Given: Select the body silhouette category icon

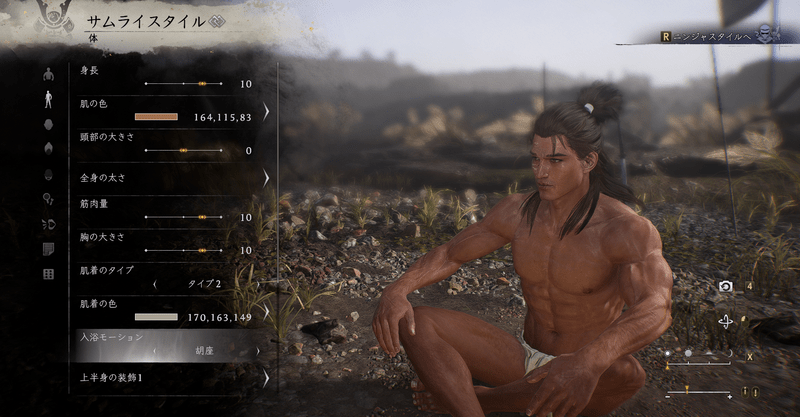Looking at the screenshot, I should (48, 98).
